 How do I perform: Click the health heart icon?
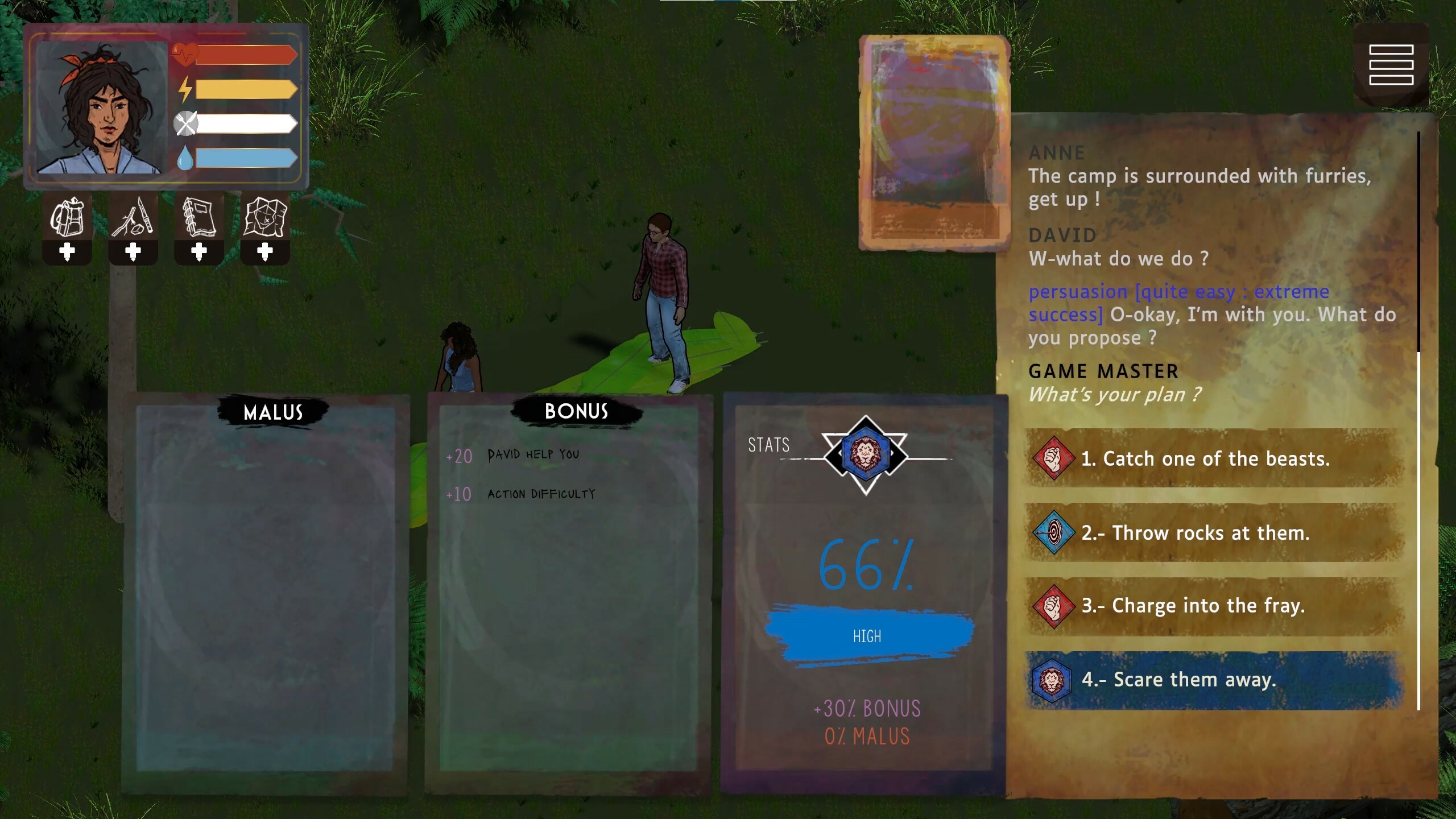tap(185, 54)
